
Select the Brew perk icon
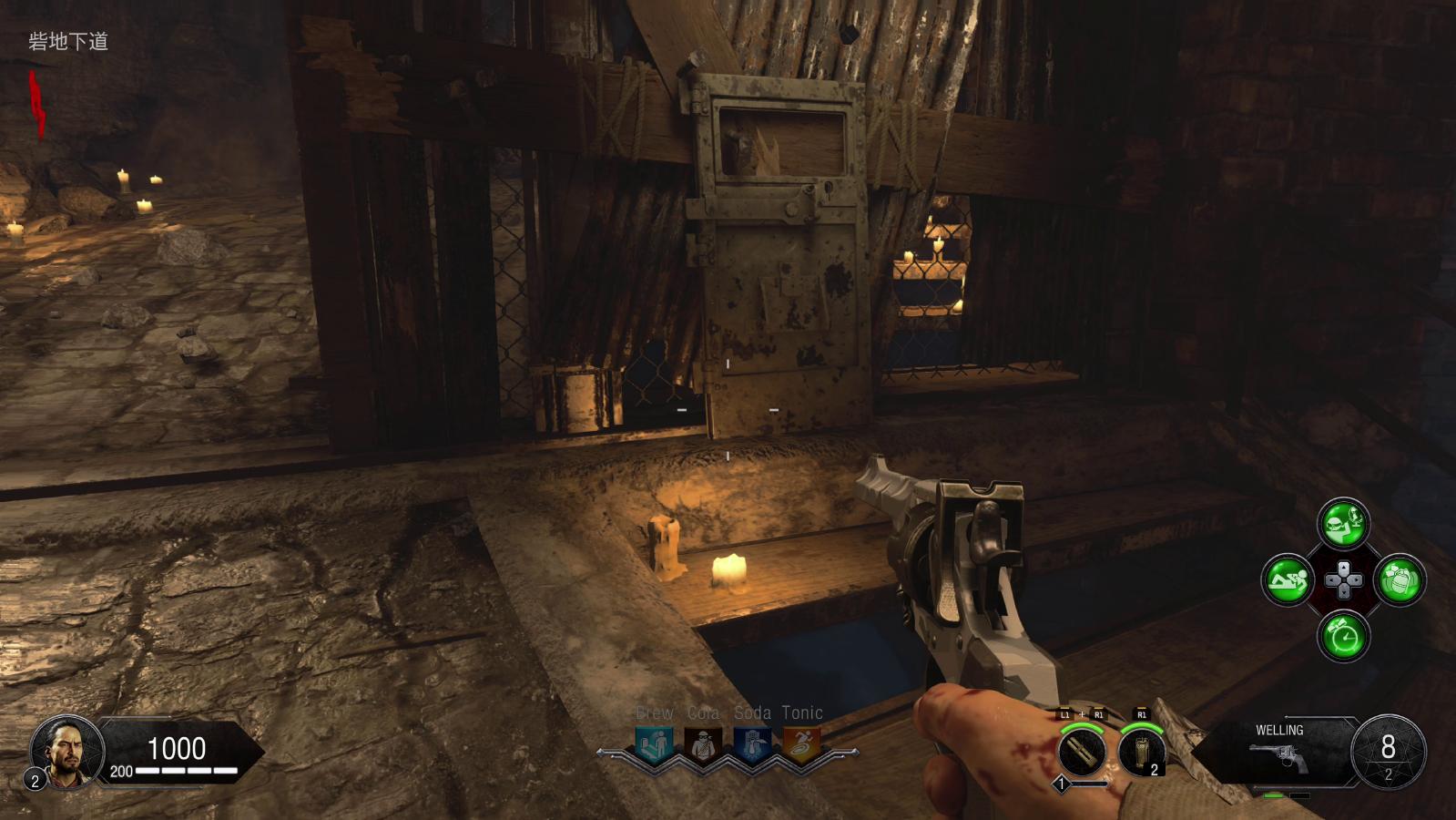click(655, 746)
